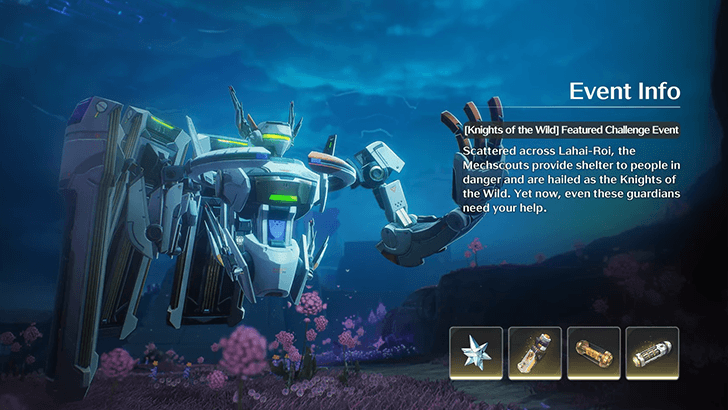728x410 pixels.
Task: Inspect the upright potion bottle reward
Action: pyautogui.click(x=534, y=353)
